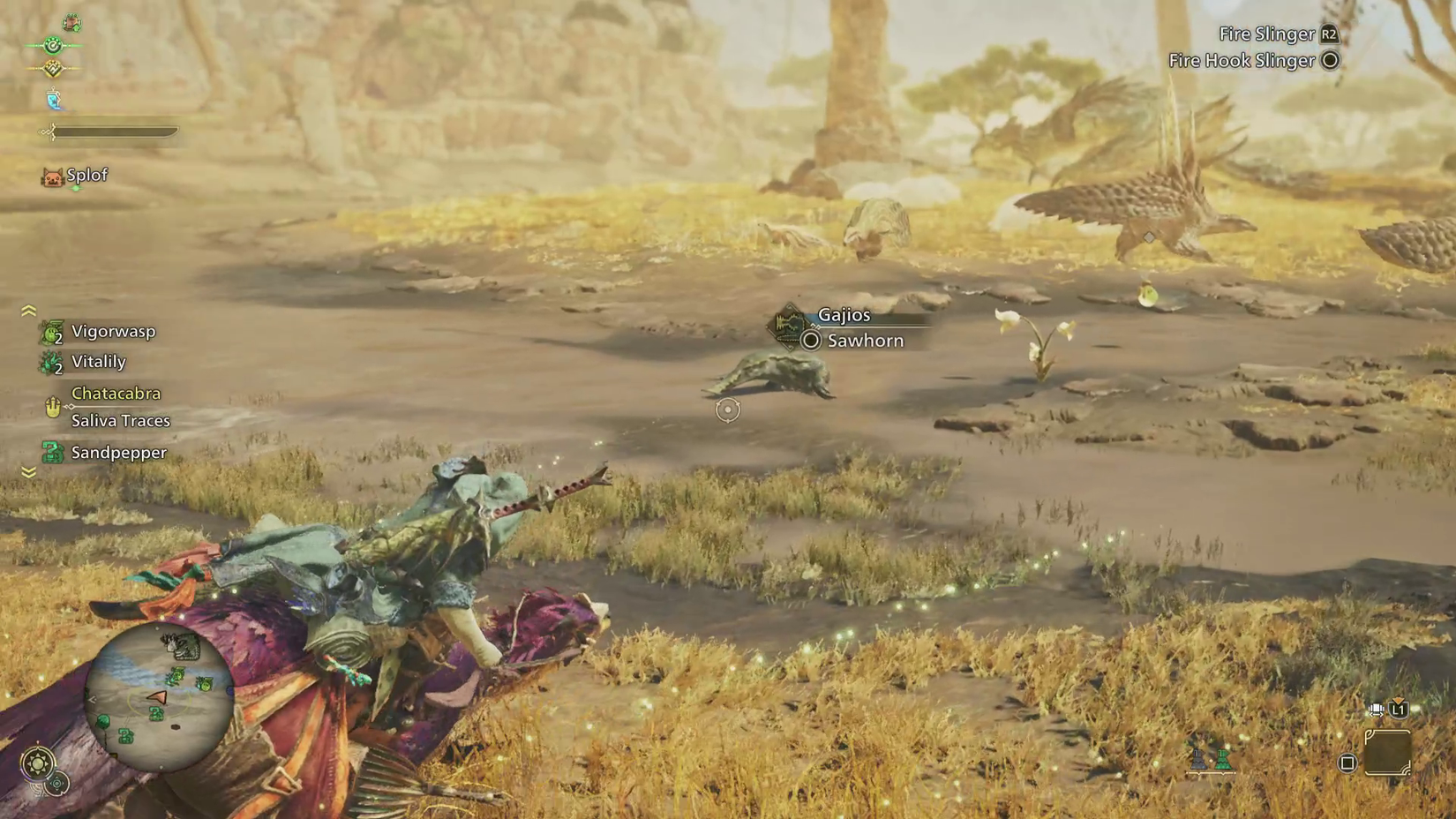1456x819 pixels.
Task: Click the green swirl buff icon
Action: 53,45
